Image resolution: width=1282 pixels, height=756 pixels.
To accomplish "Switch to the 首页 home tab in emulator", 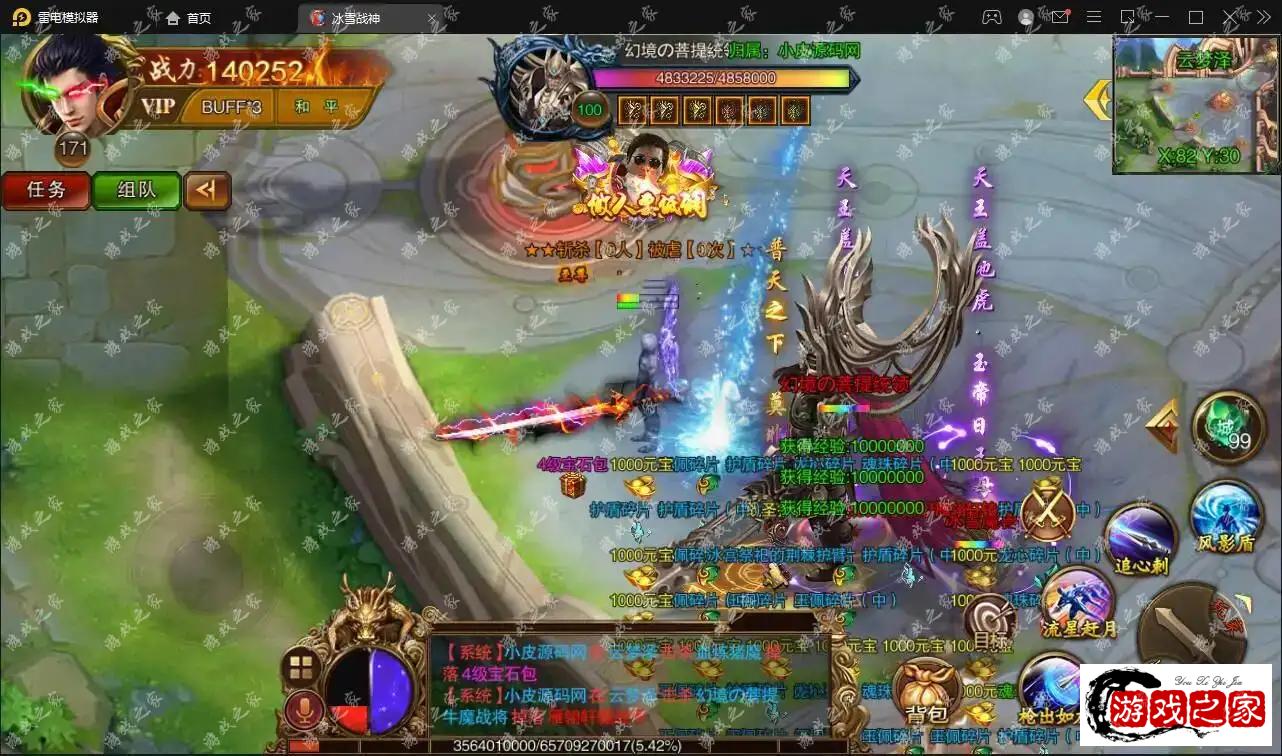I will click(x=188, y=18).
